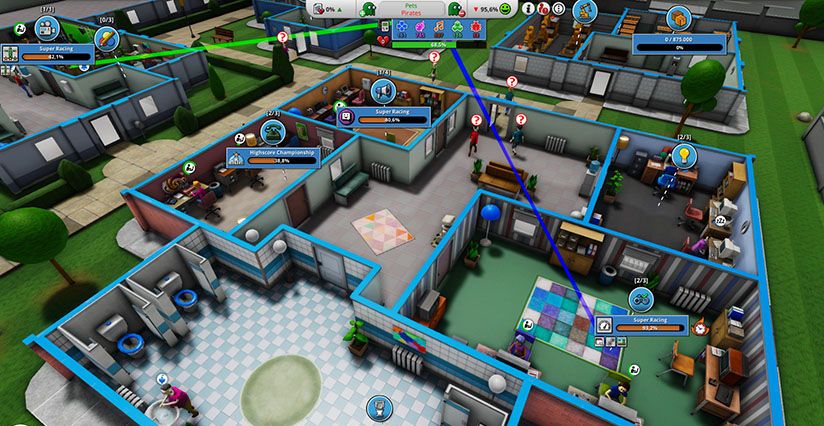
Task: Click the gamepad development room icon
Action: coord(641,298)
